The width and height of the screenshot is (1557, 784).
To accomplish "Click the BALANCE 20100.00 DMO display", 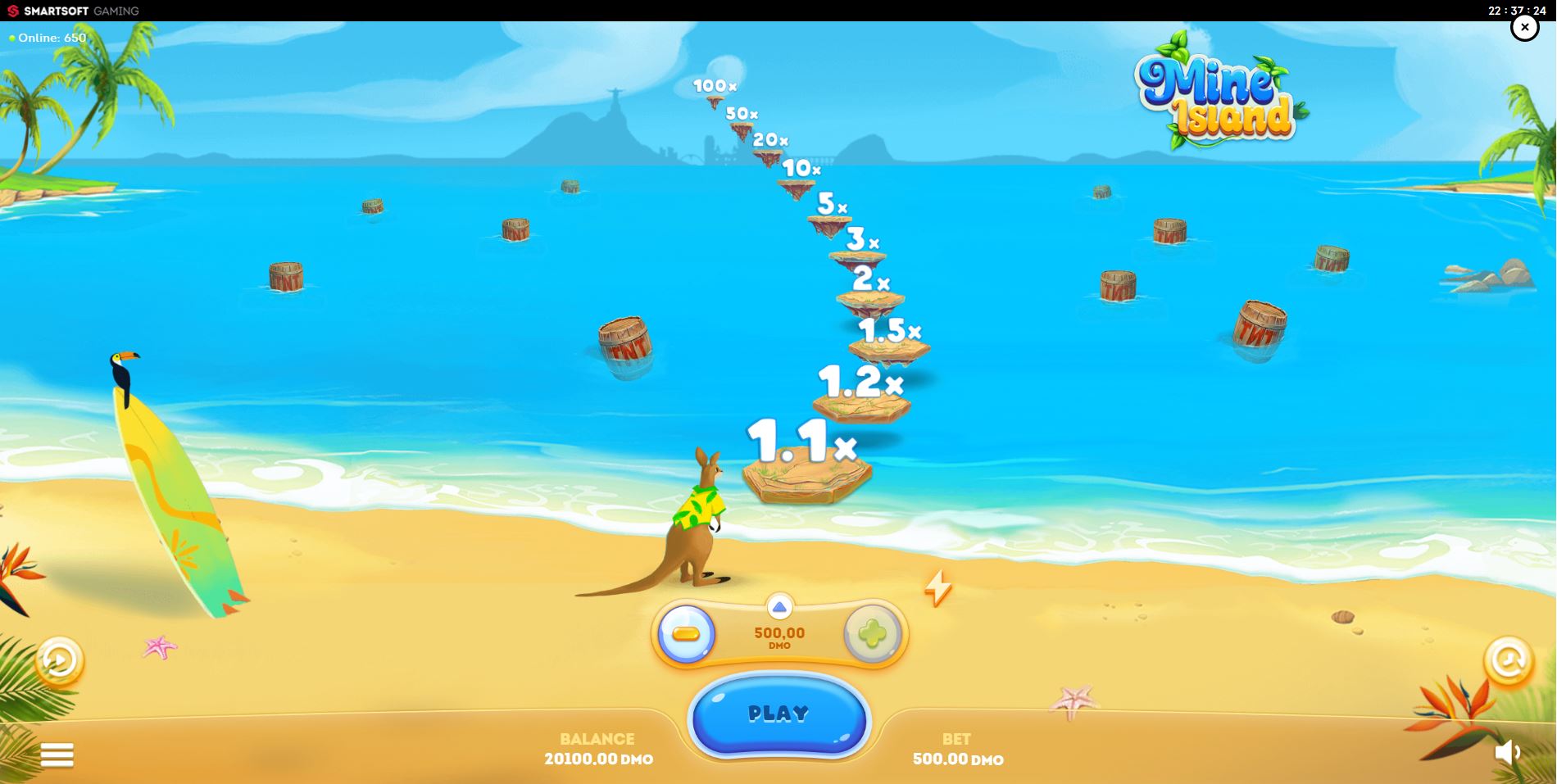I will click(597, 749).
